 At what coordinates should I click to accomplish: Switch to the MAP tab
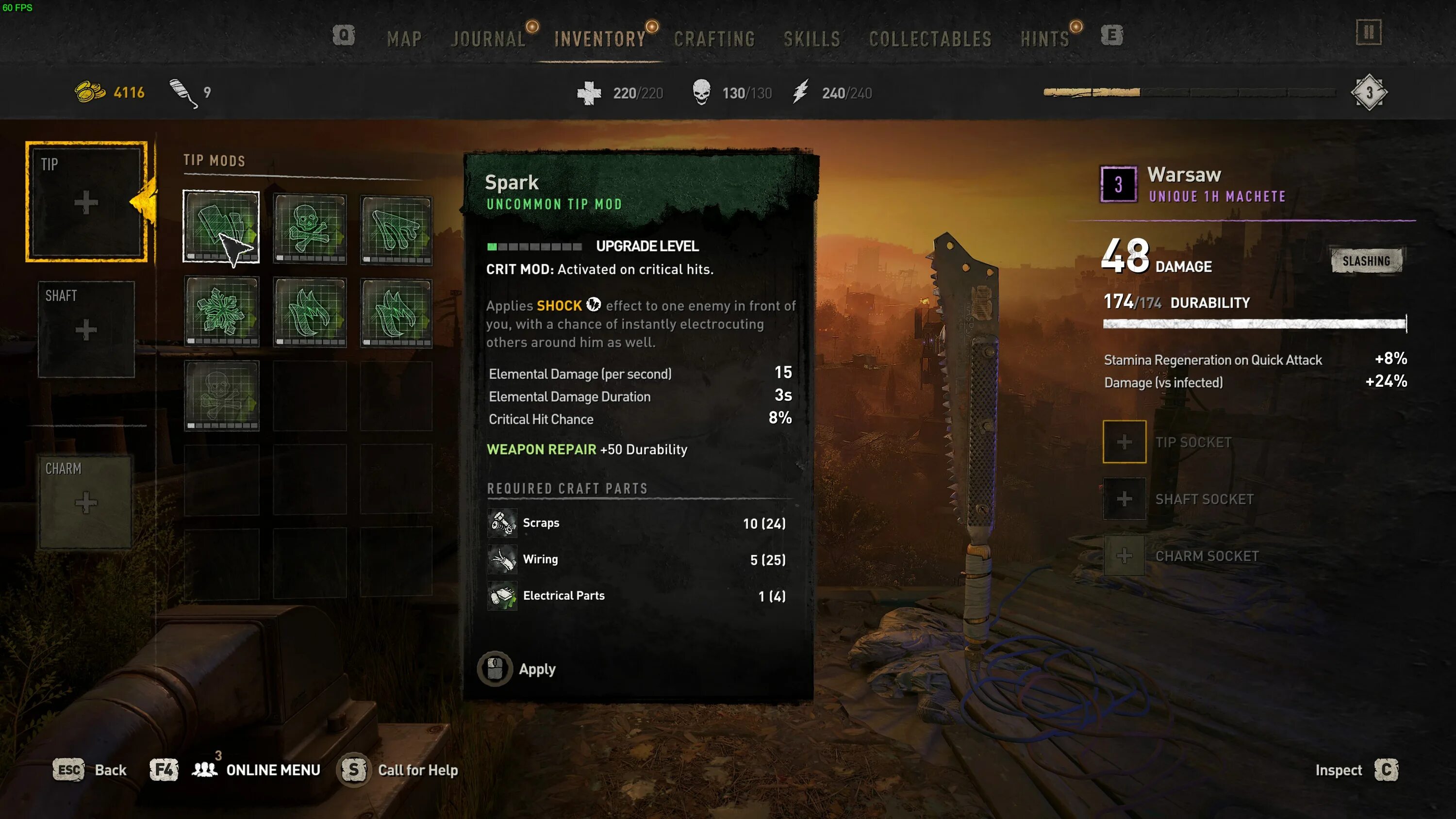pos(404,39)
